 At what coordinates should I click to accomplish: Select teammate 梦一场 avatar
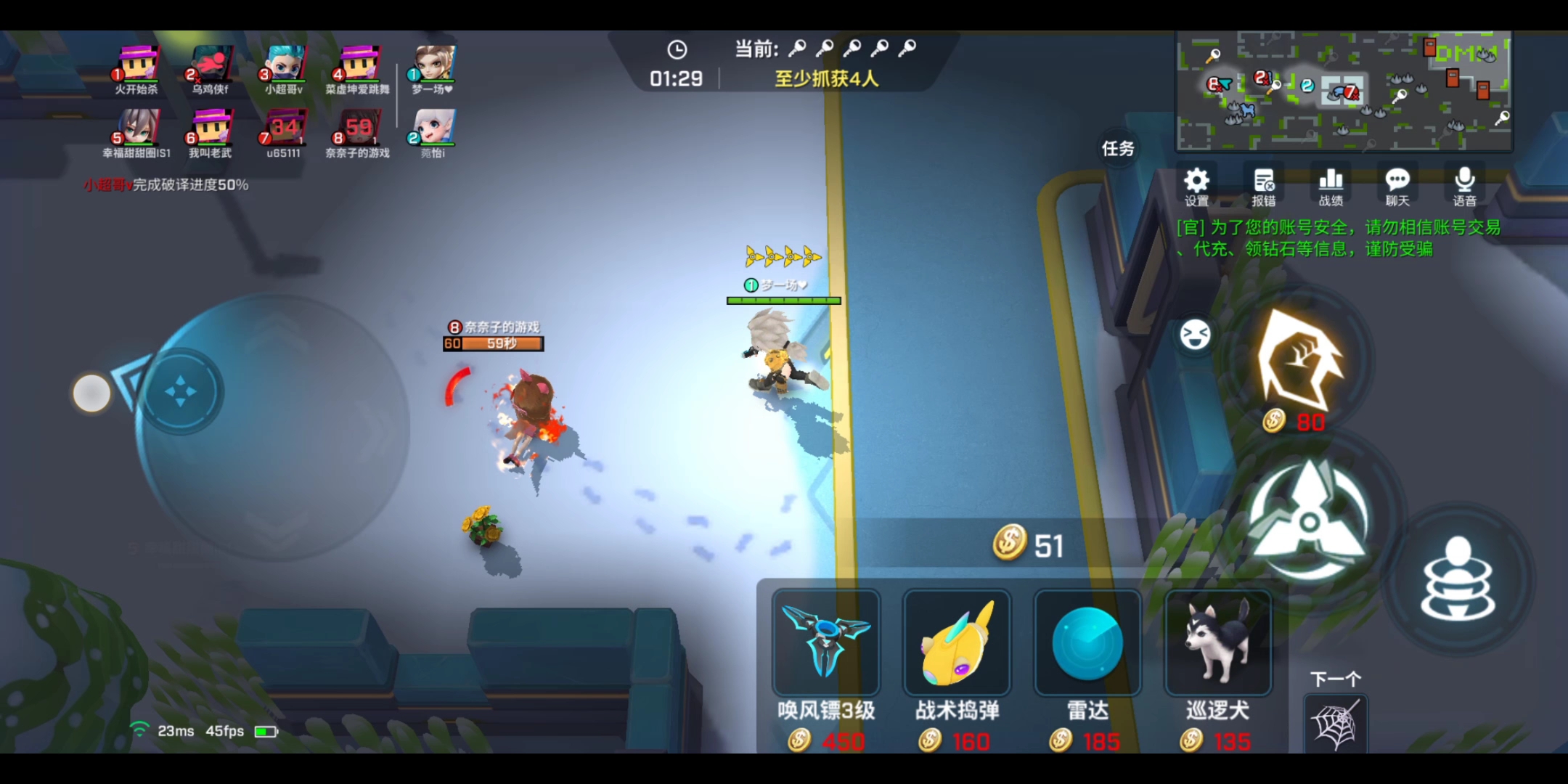pyautogui.click(x=434, y=65)
